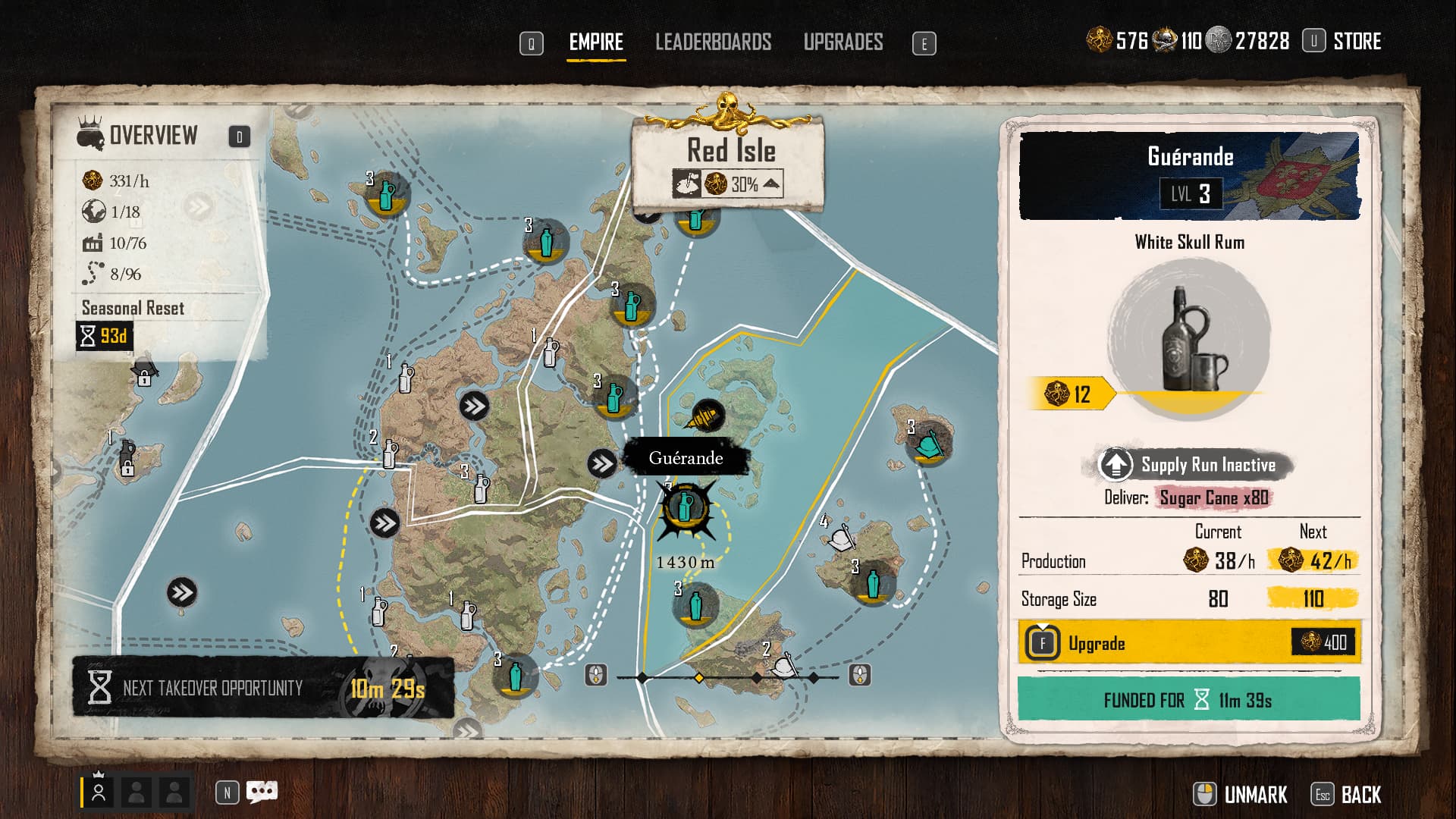This screenshot has width=1456, height=819.
Task: Open the chat speech bubble icon
Action: [262, 792]
